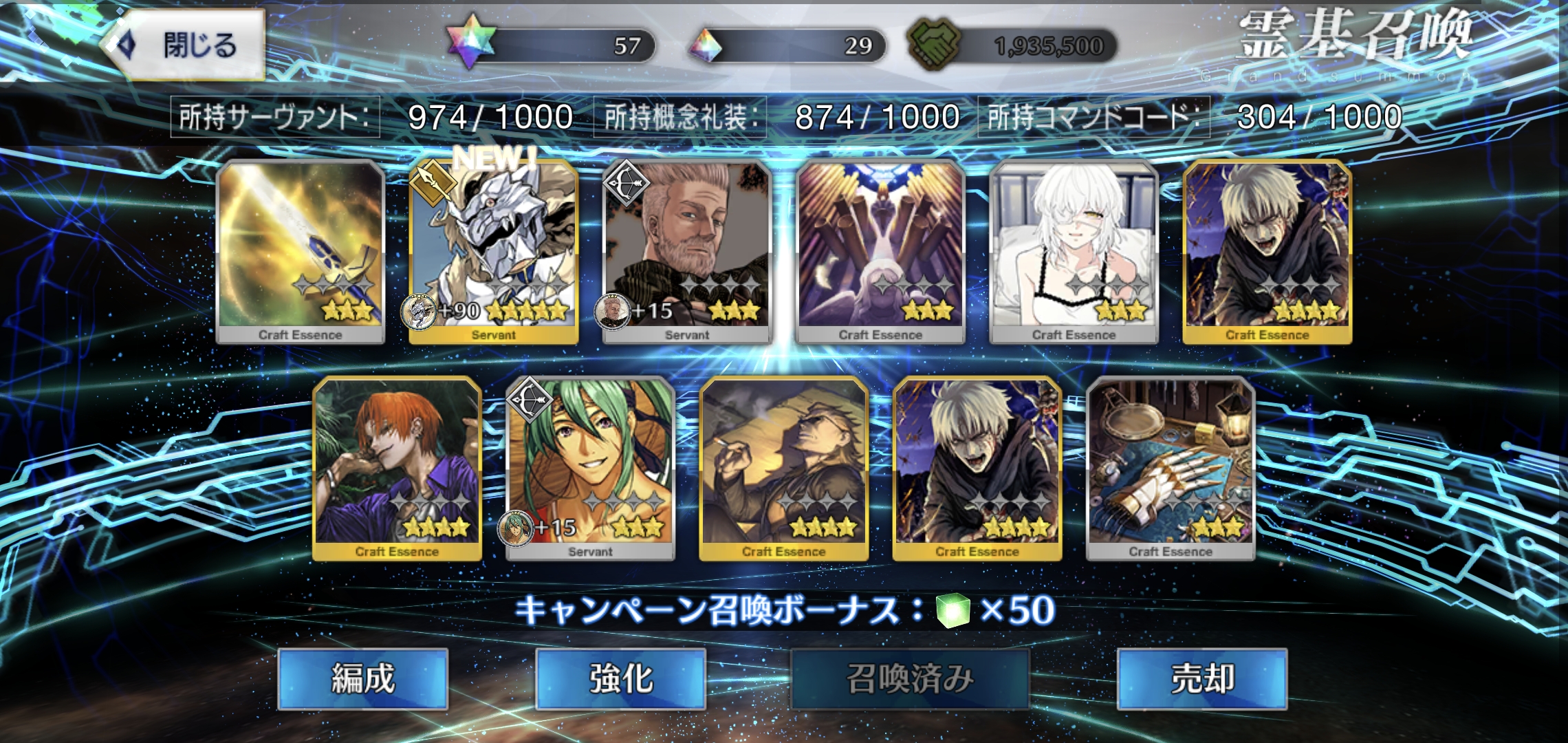Open the 編成 formation menu
The height and width of the screenshot is (743, 1568).
click(362, 678)
